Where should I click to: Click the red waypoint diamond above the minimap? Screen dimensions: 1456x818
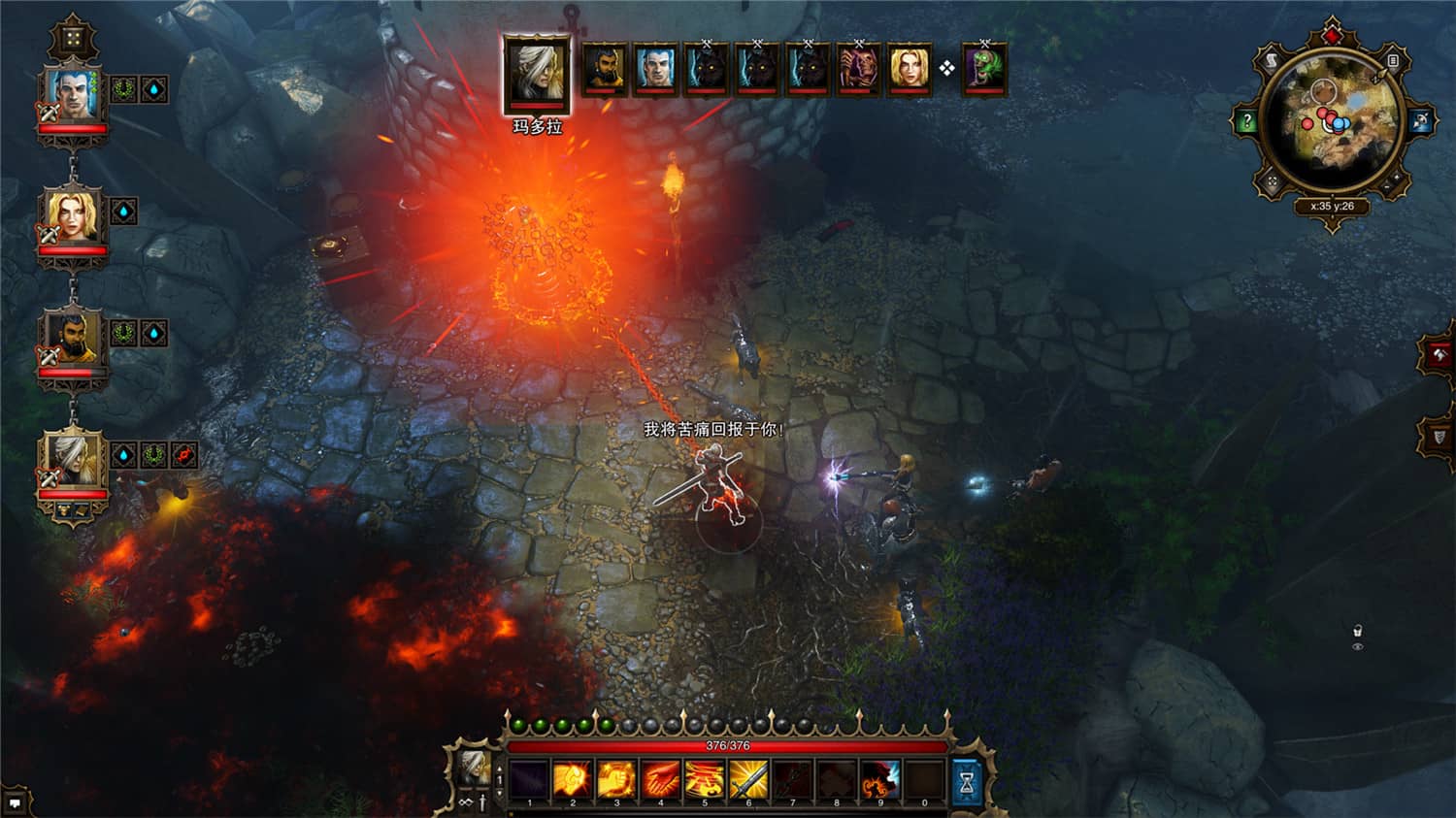[1332, 34]
